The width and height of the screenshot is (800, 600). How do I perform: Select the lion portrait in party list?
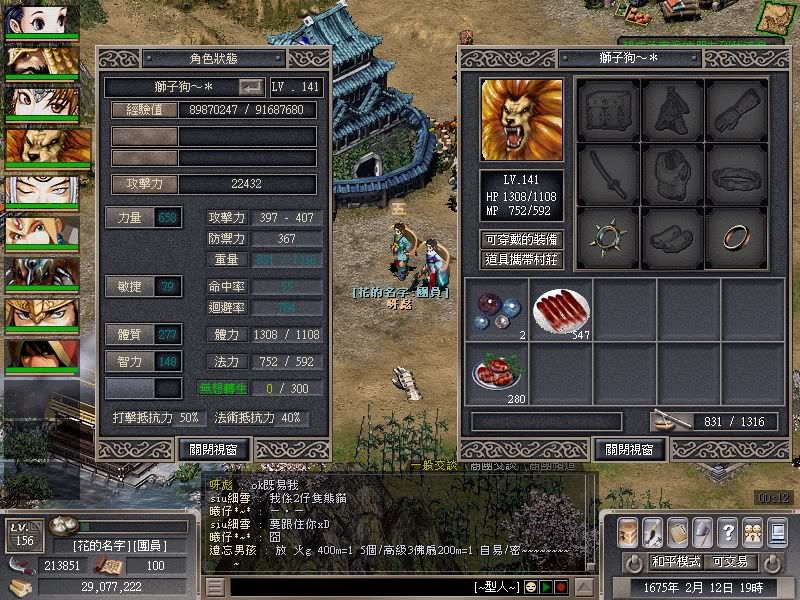41,147
